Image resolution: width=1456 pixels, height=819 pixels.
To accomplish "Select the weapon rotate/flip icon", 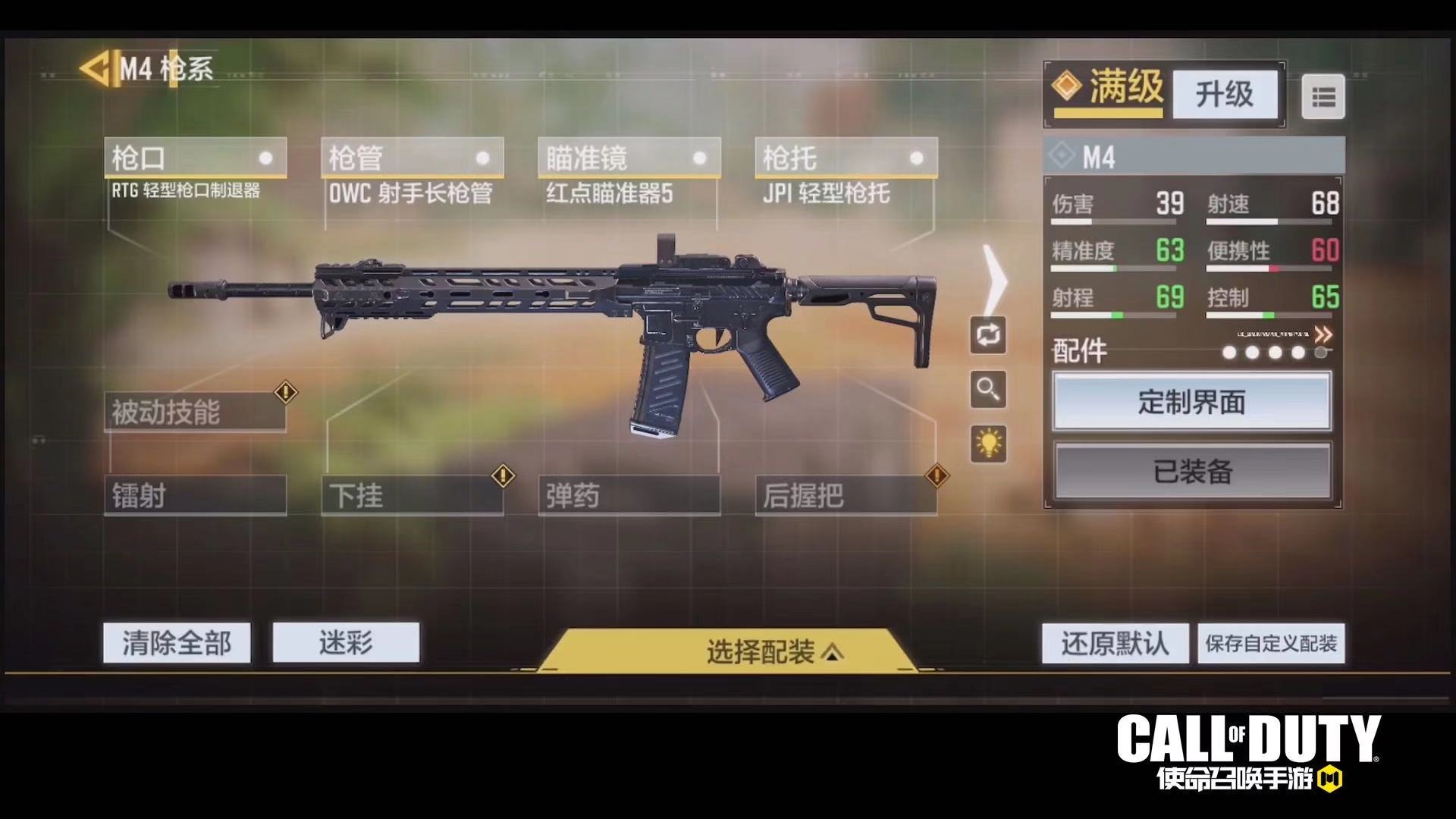I will click(987, 336).
